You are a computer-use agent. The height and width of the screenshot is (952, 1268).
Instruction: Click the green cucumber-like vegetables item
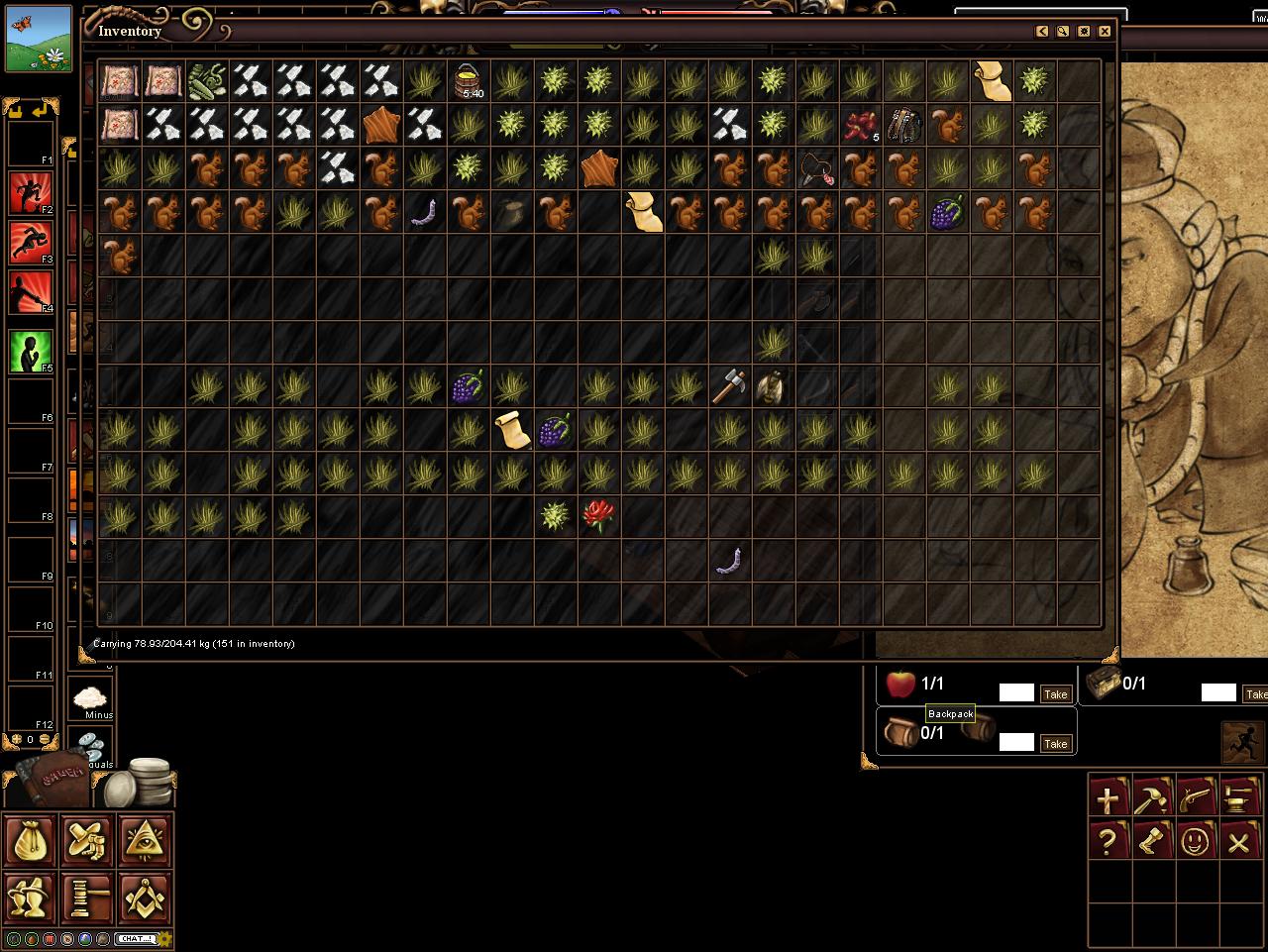point(207,81)
